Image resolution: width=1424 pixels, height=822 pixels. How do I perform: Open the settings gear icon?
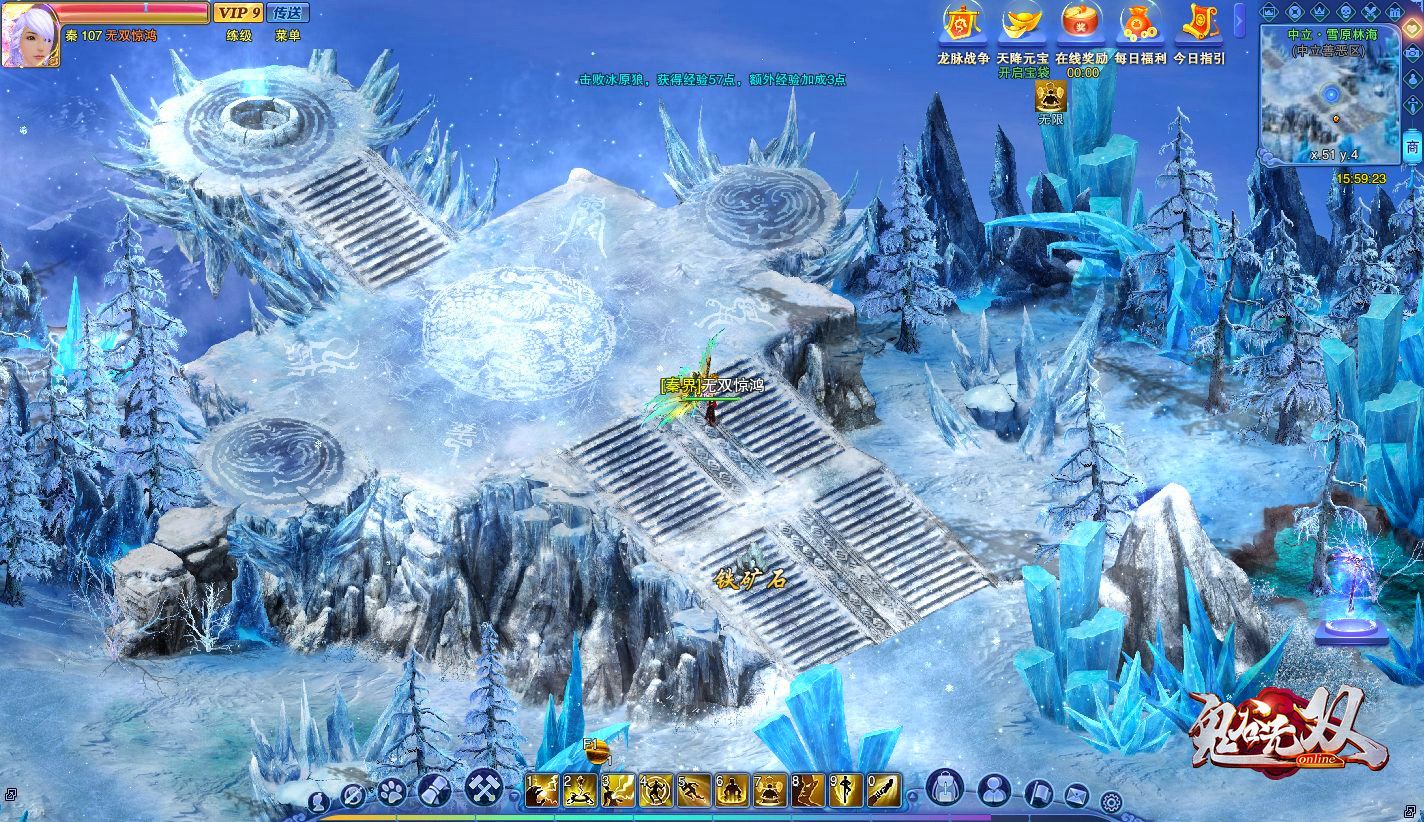click(1110, 800)
